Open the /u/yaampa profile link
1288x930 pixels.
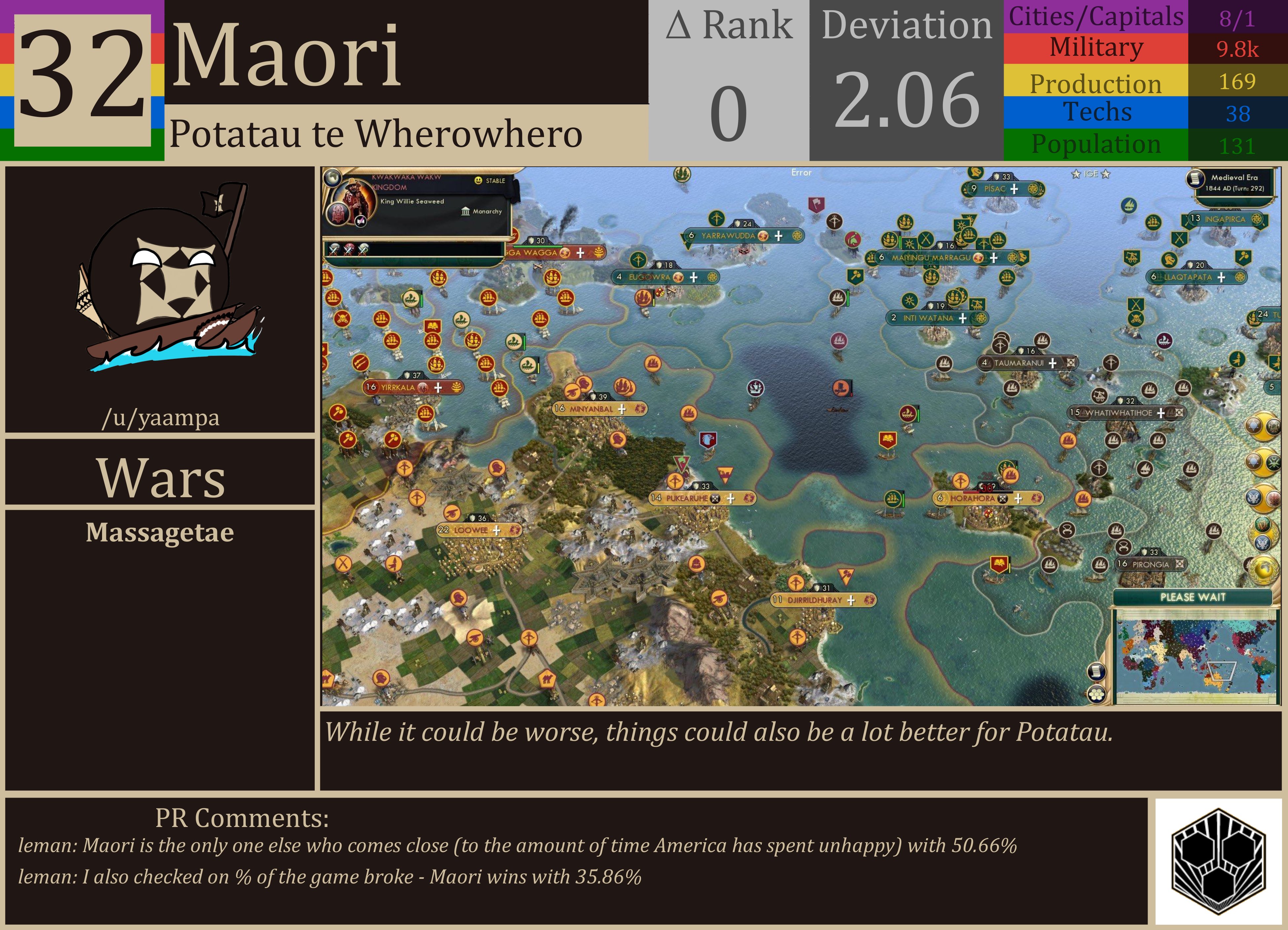point(161,418)
